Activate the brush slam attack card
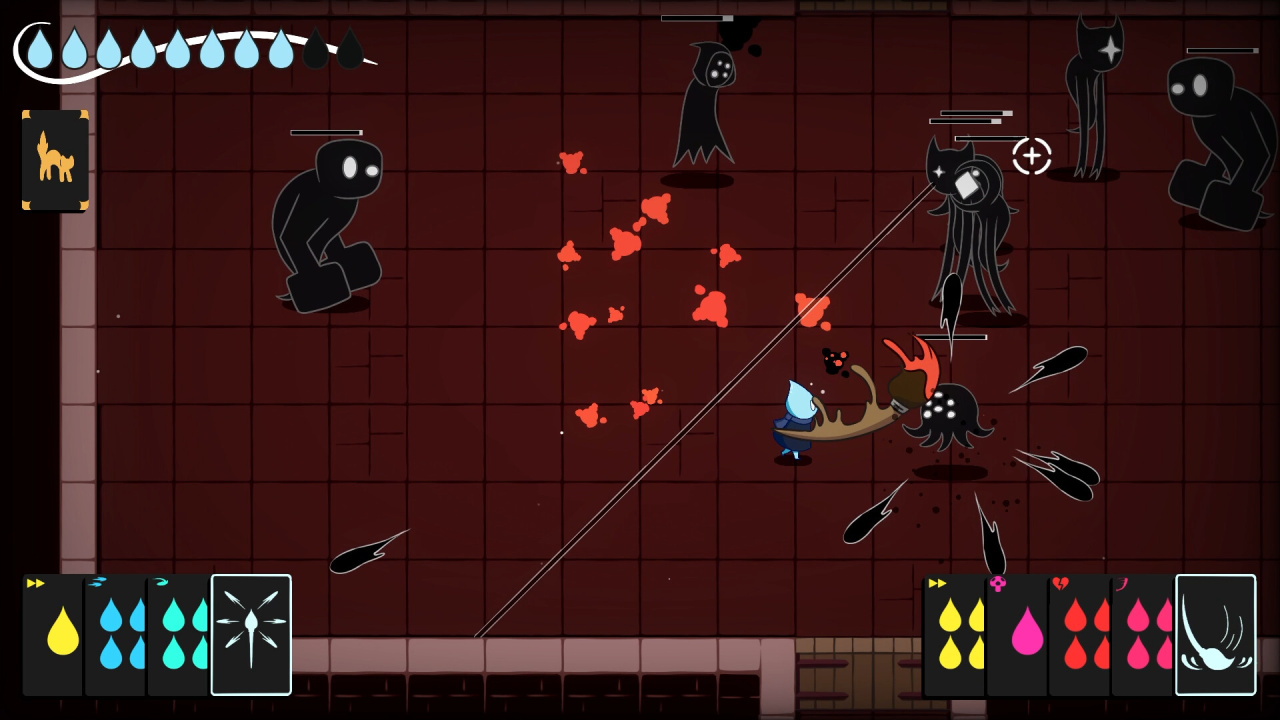Viewport: 1280px width, 720px height. (x=1215, y=634)
